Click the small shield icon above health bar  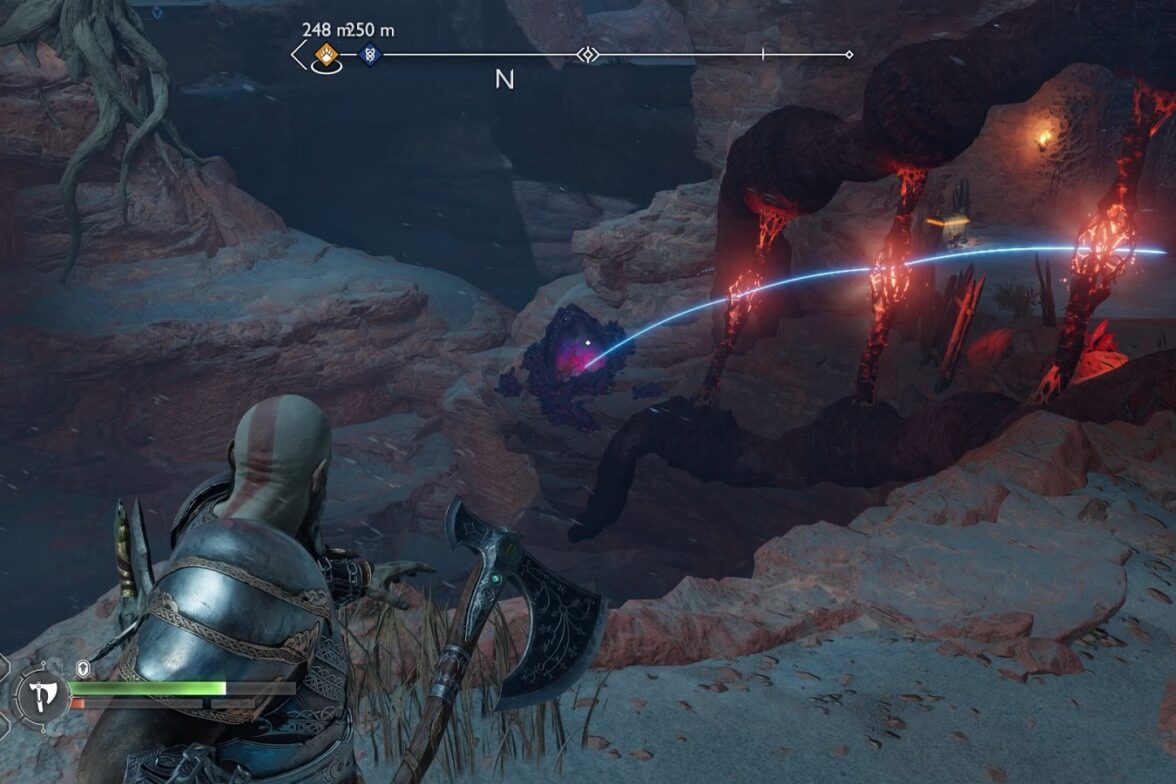[x=83, y=667]
